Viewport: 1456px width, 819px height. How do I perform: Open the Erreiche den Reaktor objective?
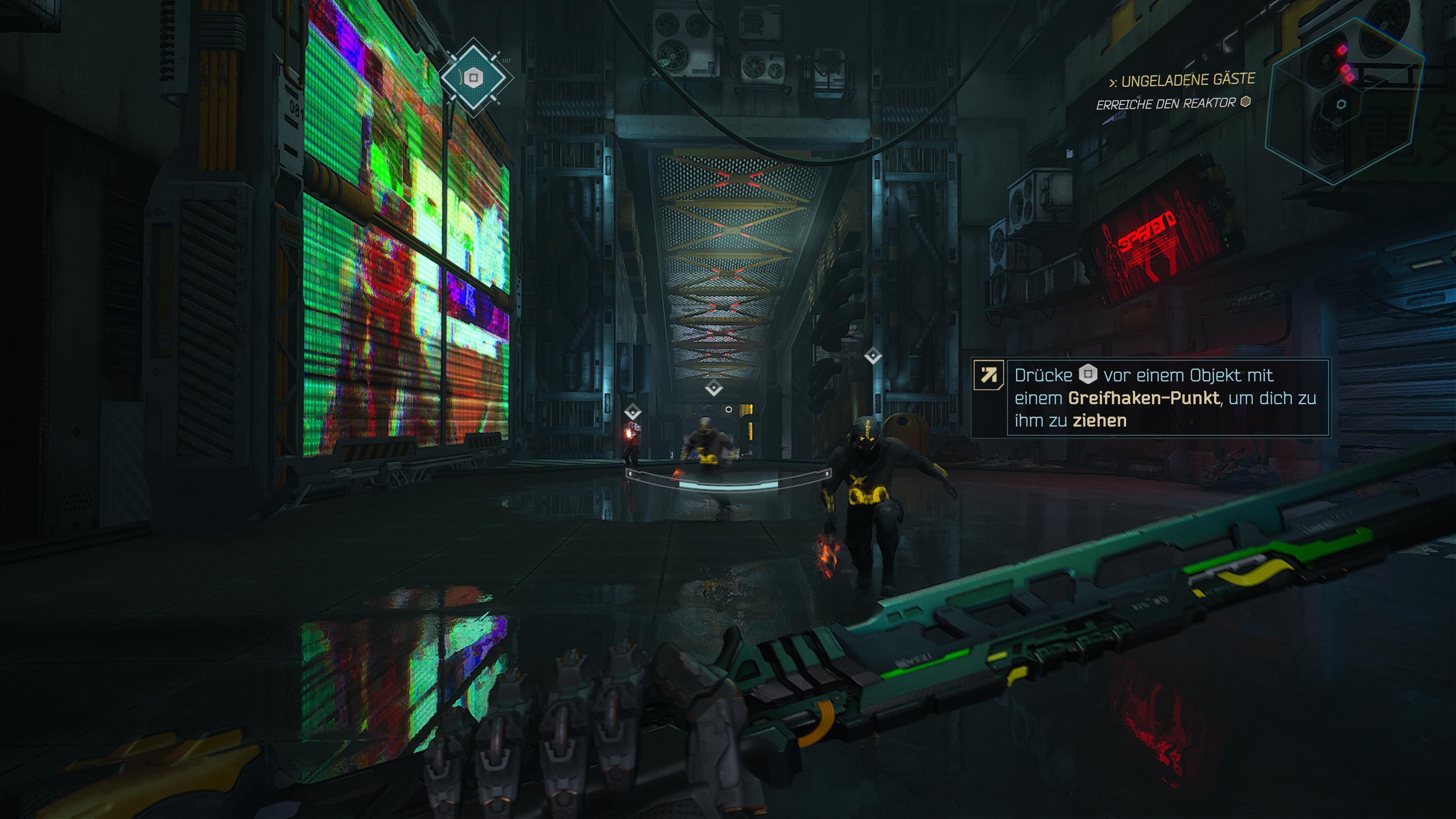tap(1166, 104)
